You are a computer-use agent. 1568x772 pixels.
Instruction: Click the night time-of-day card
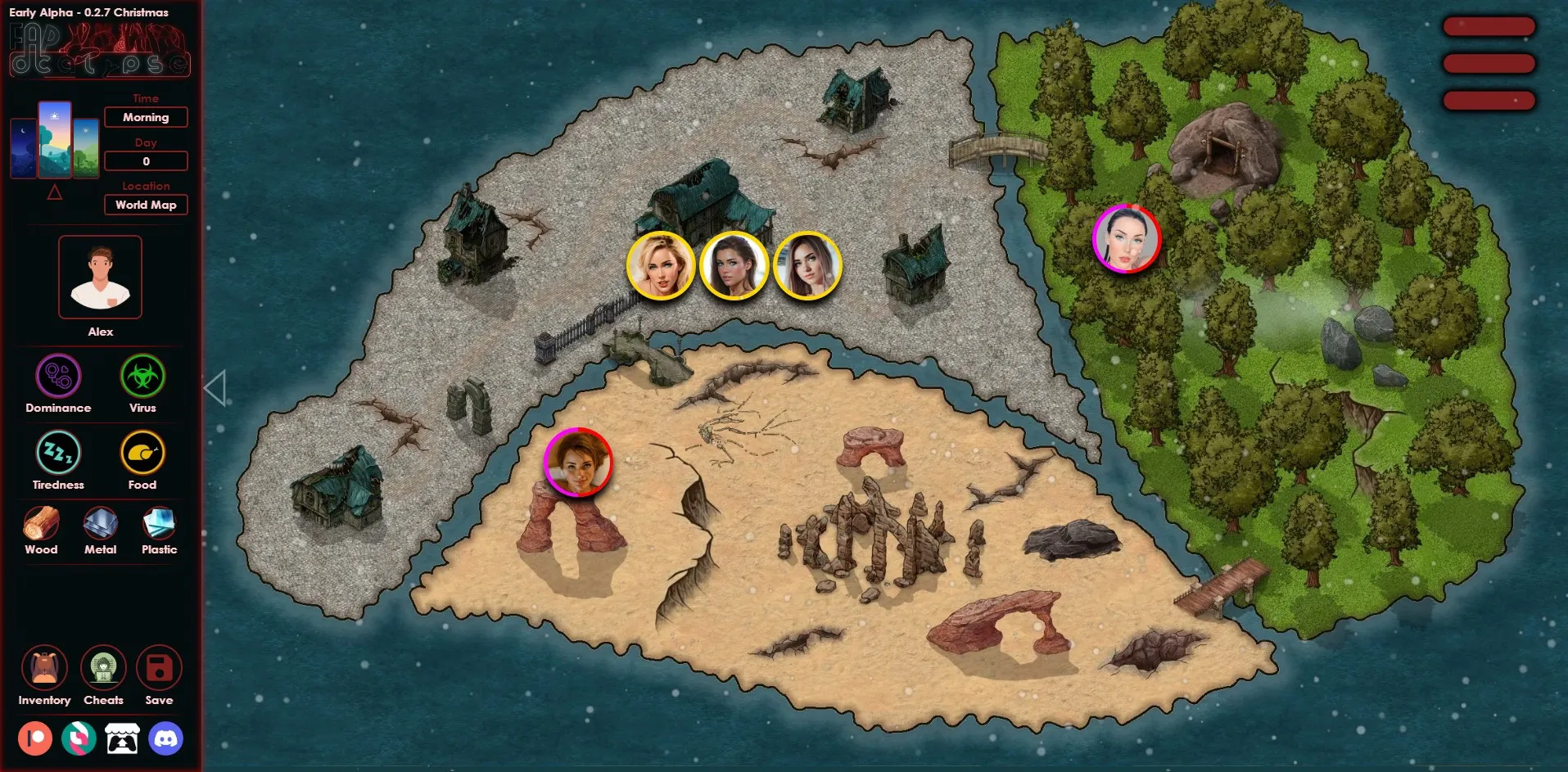point(23,148)
